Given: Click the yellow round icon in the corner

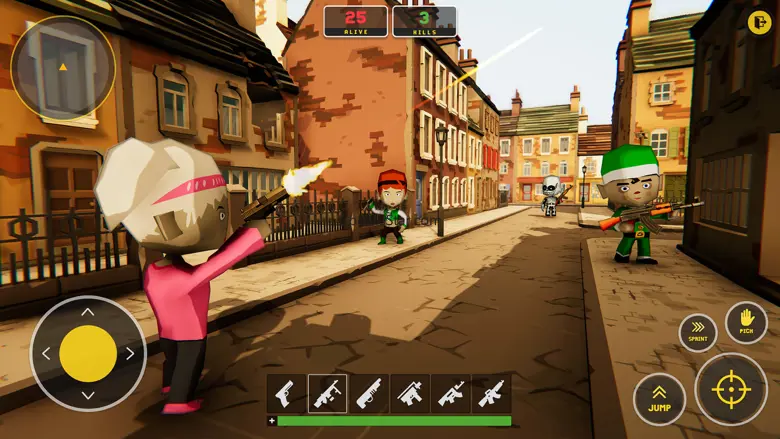Looking at the screenshot, I should [x=759, y=22].
